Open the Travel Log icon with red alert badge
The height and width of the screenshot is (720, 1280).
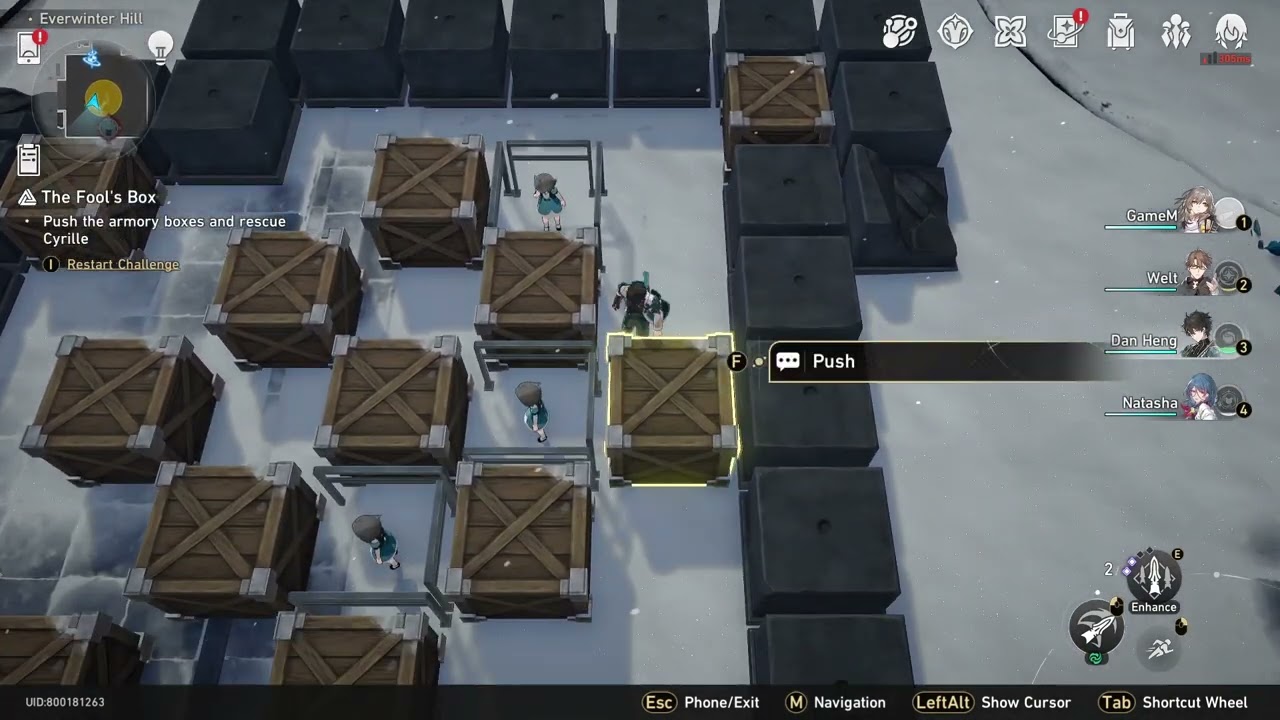point(1065,32)
